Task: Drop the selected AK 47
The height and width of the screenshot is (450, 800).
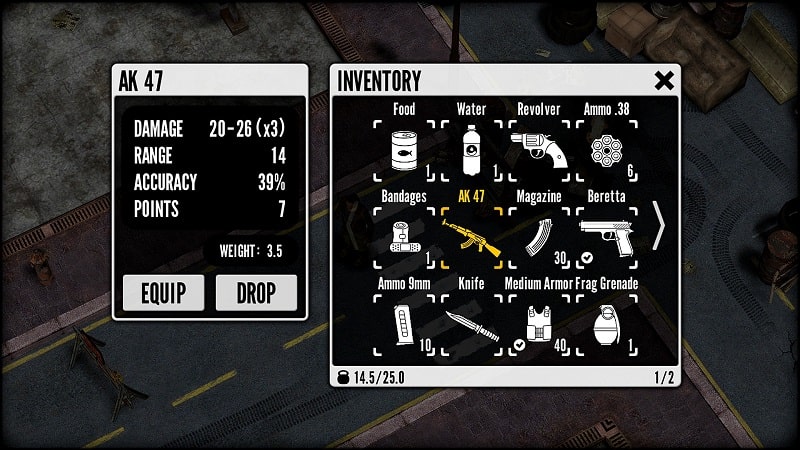Action: click(256, 293)
